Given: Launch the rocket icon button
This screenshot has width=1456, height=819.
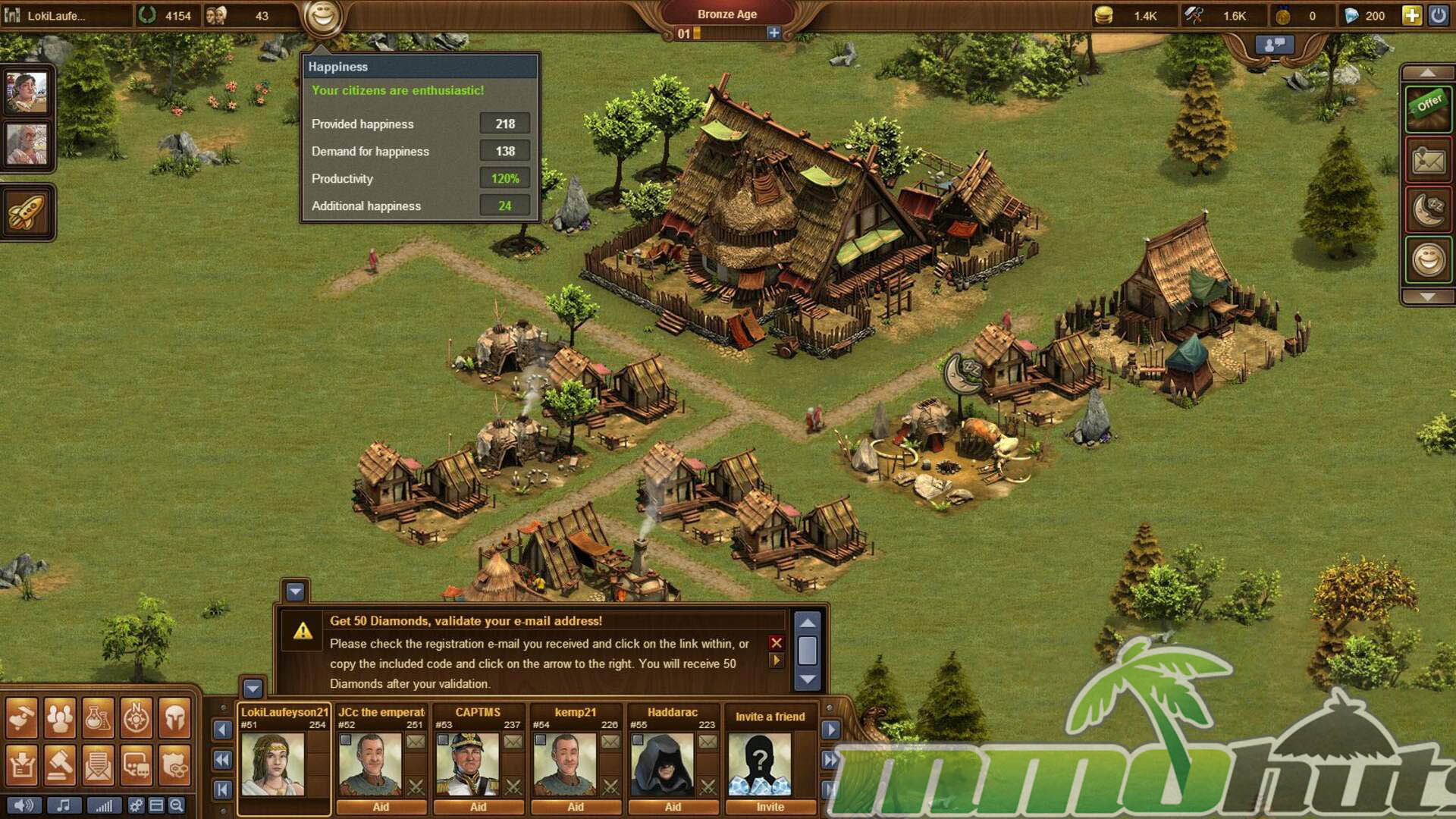Looking at the screenshot, I should coord(27,212).
